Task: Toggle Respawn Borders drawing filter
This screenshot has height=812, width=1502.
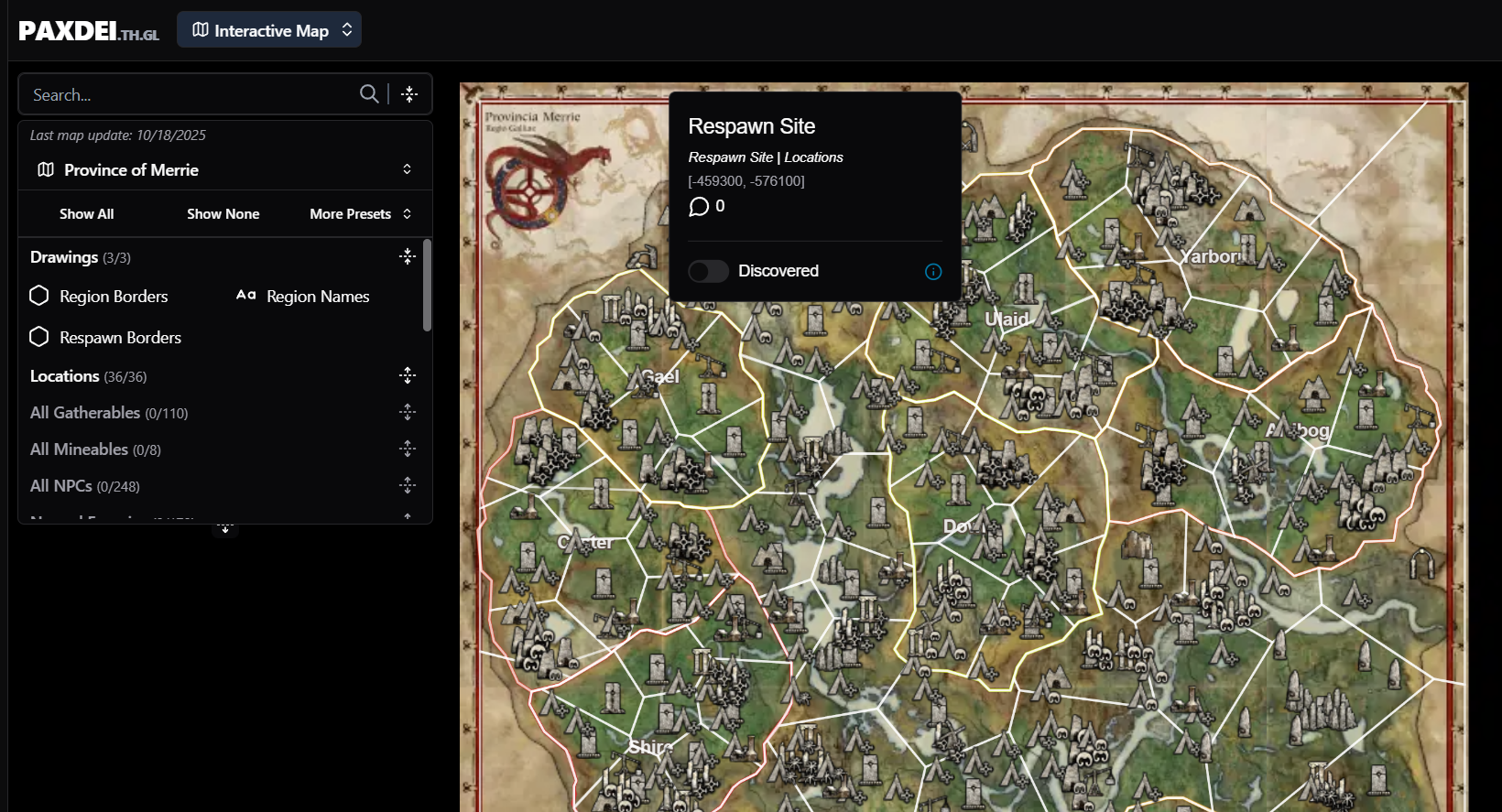Action: pyautogui.click(x=106, y=338)
